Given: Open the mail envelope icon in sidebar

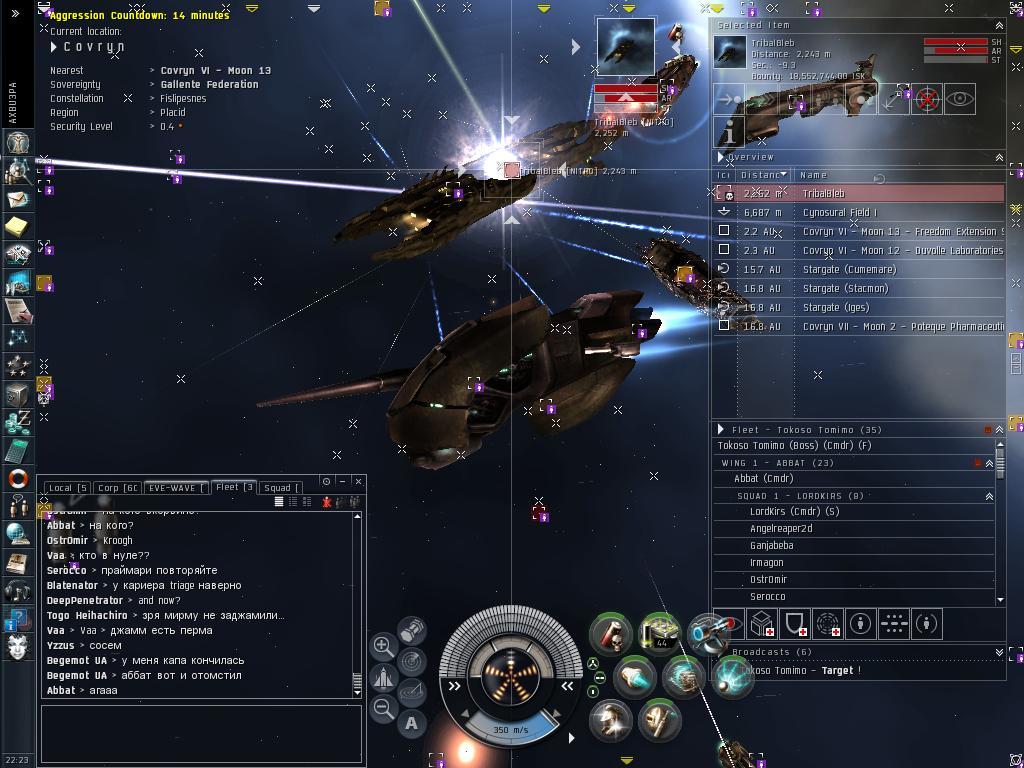Looking at the screenshot, I should [x=17, y=199].
